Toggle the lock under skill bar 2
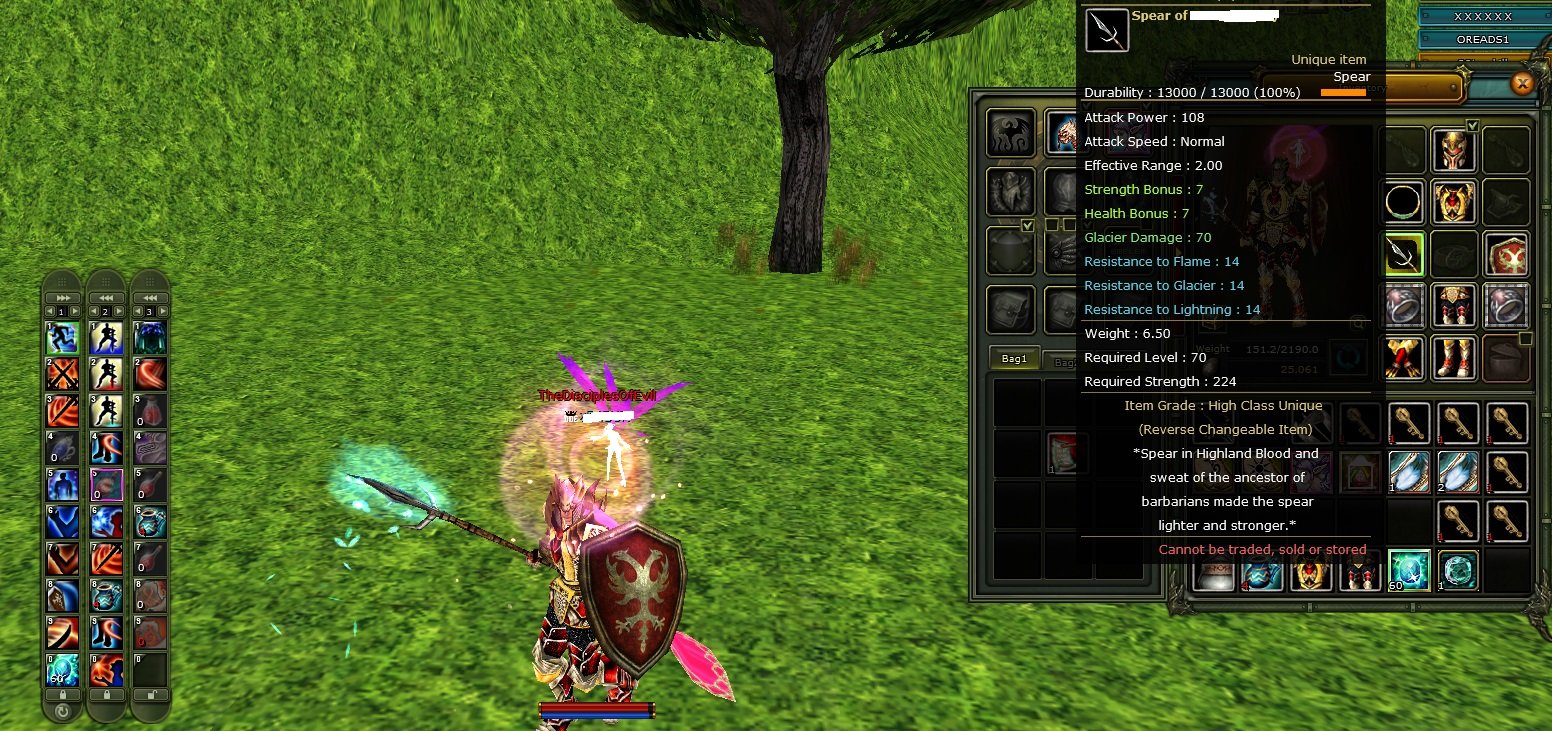Image resolution: width=1552 pixels, height=731 pixels. 106,695
